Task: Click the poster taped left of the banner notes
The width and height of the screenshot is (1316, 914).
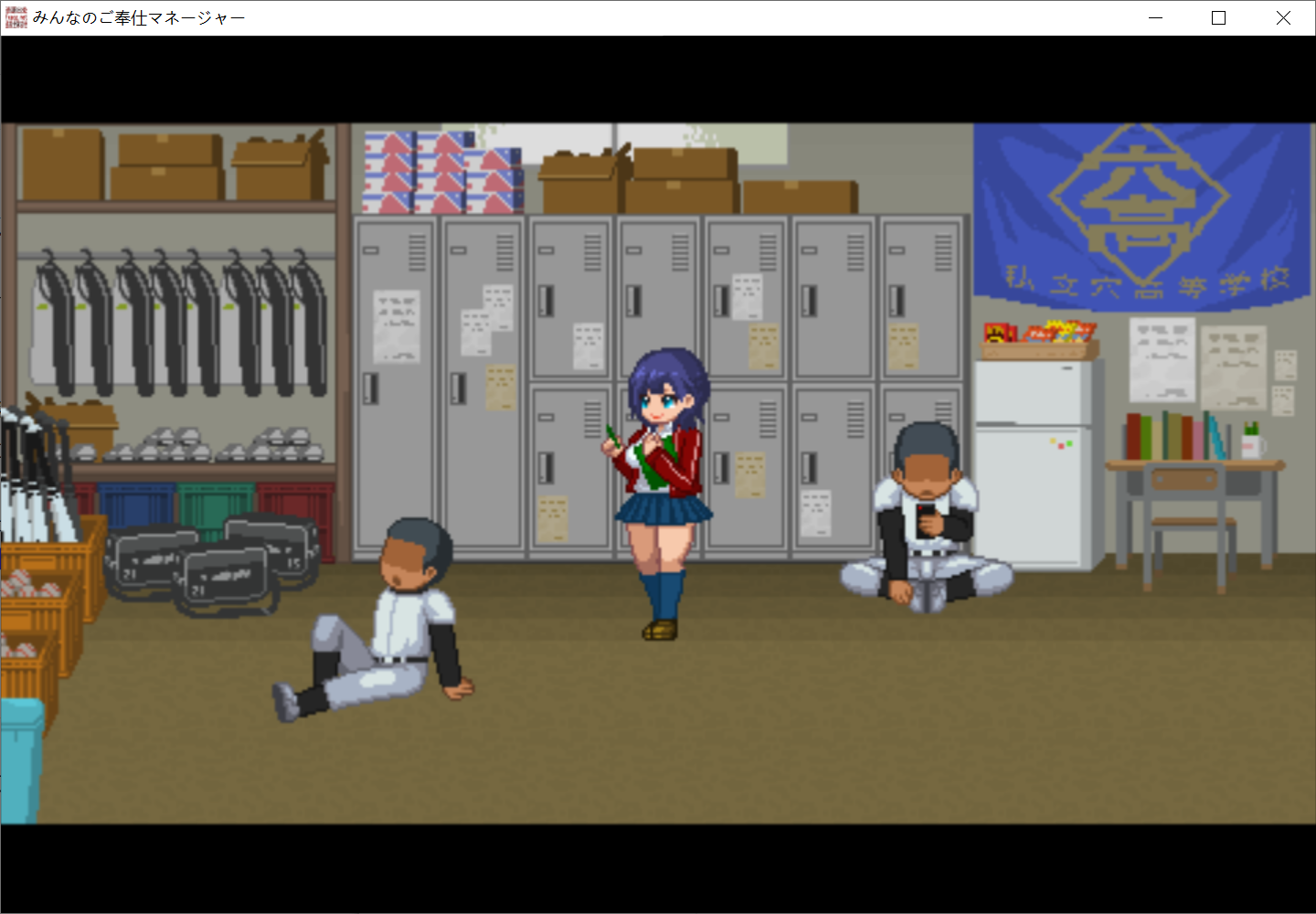Action: [1161, 361]
